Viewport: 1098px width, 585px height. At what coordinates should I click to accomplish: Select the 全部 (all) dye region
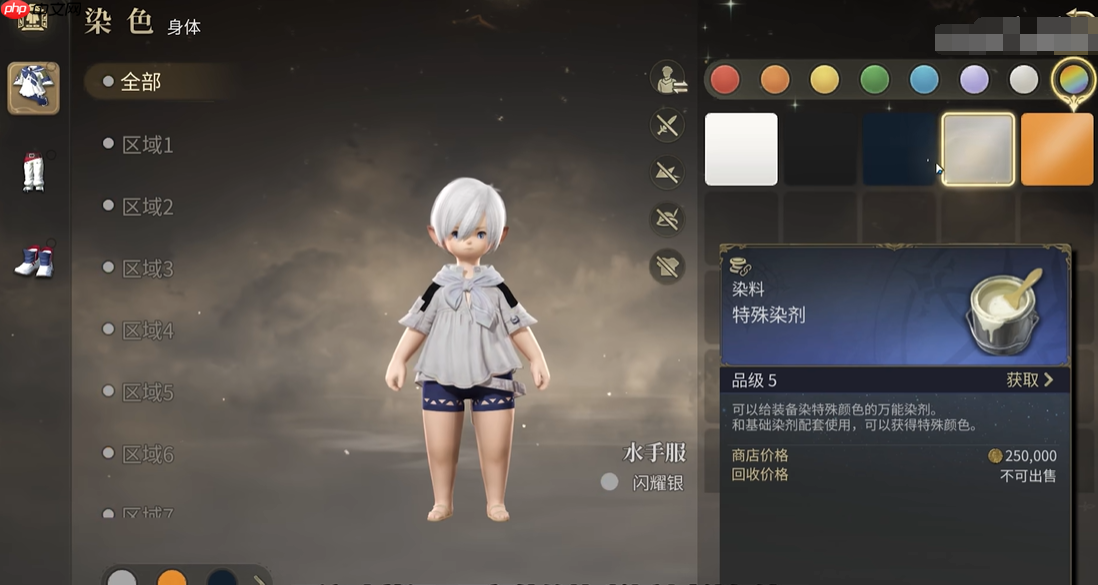click(140, 82)
